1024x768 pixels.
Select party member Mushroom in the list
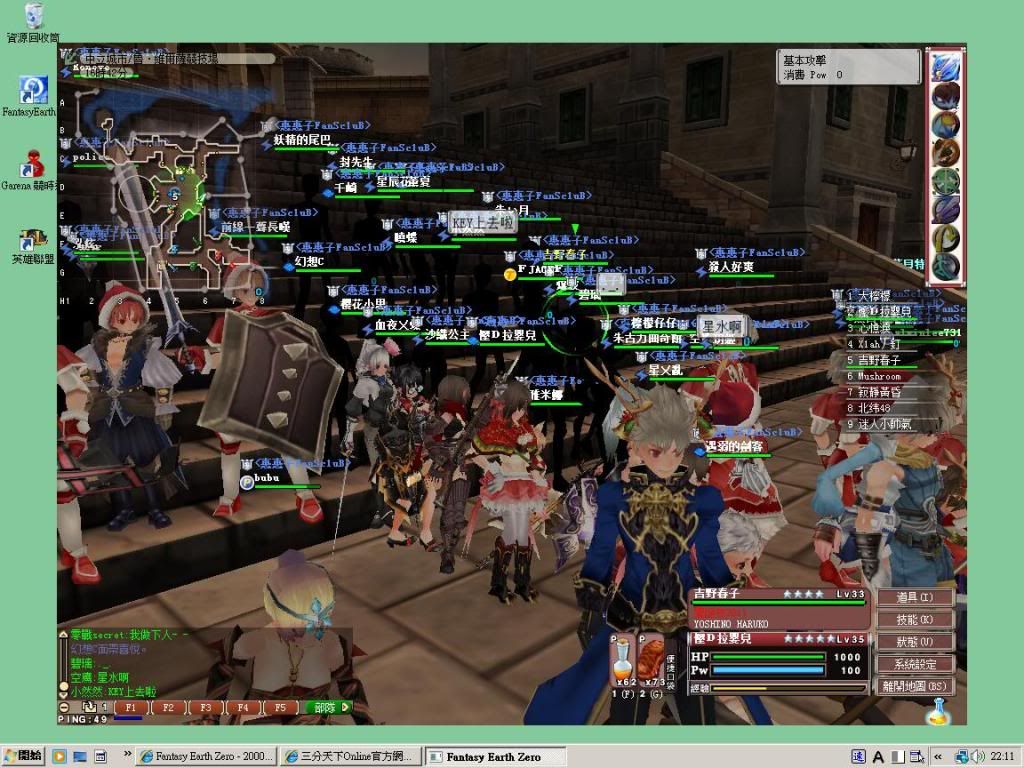pos(879,376)
